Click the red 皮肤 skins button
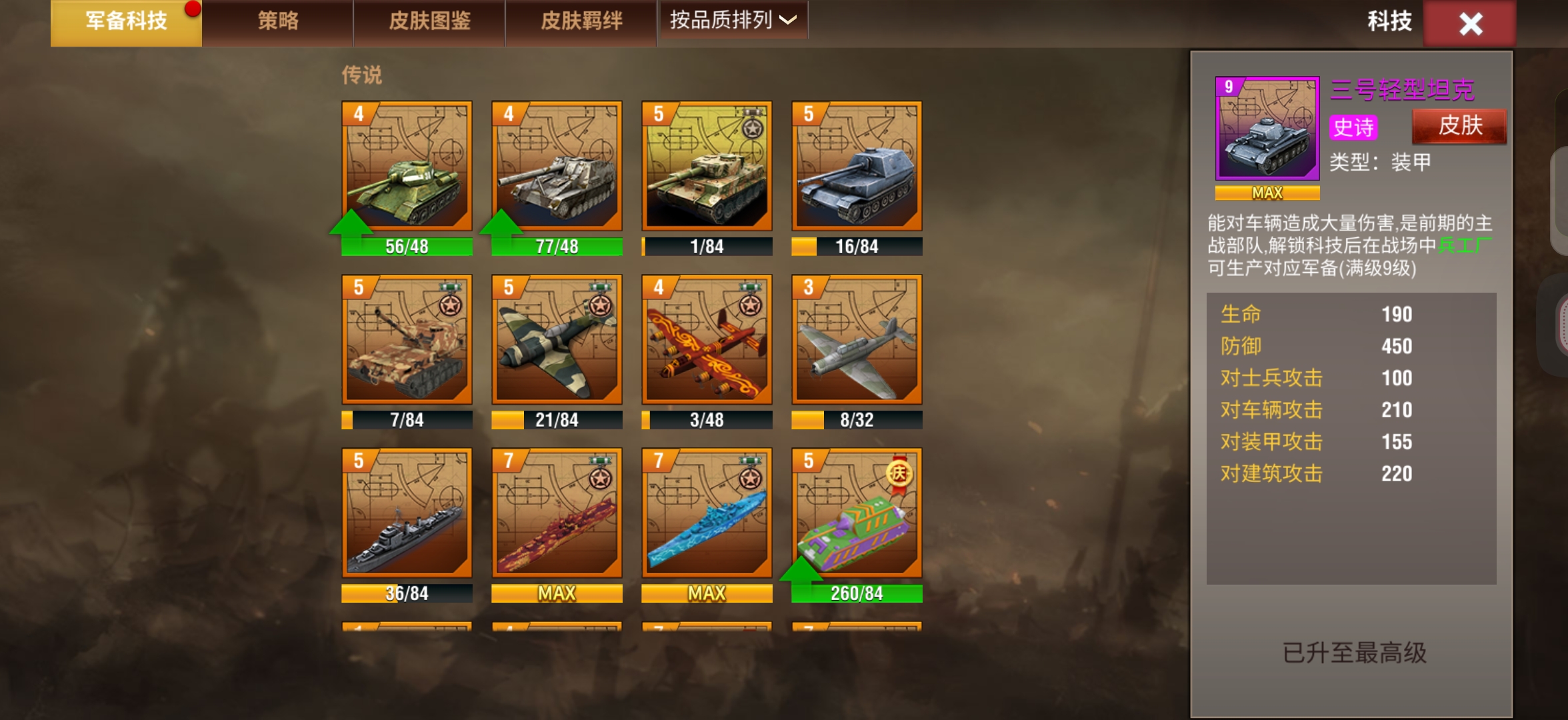Viewport: 1568px width, 720px height. pyautogui.click(x=1459, y=127)
